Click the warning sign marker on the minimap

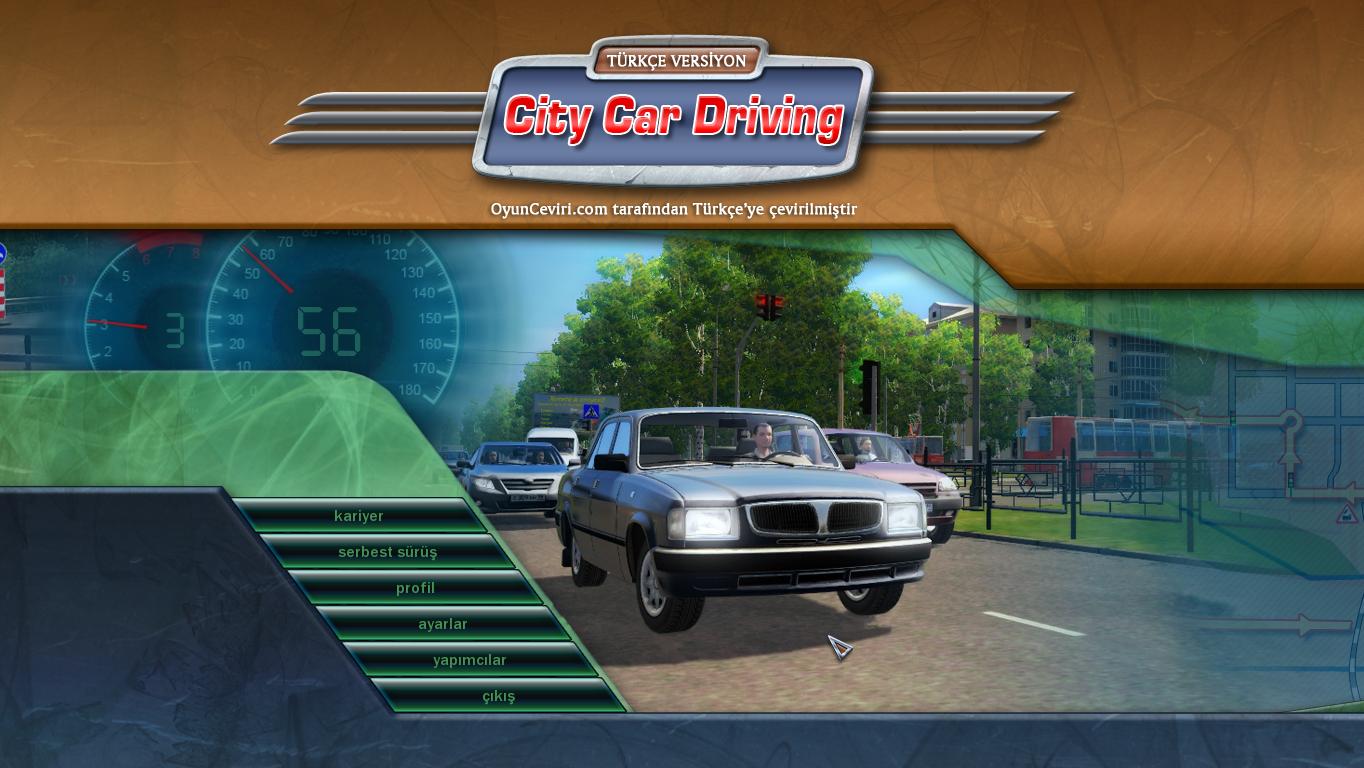click(x=1345, y=513)
